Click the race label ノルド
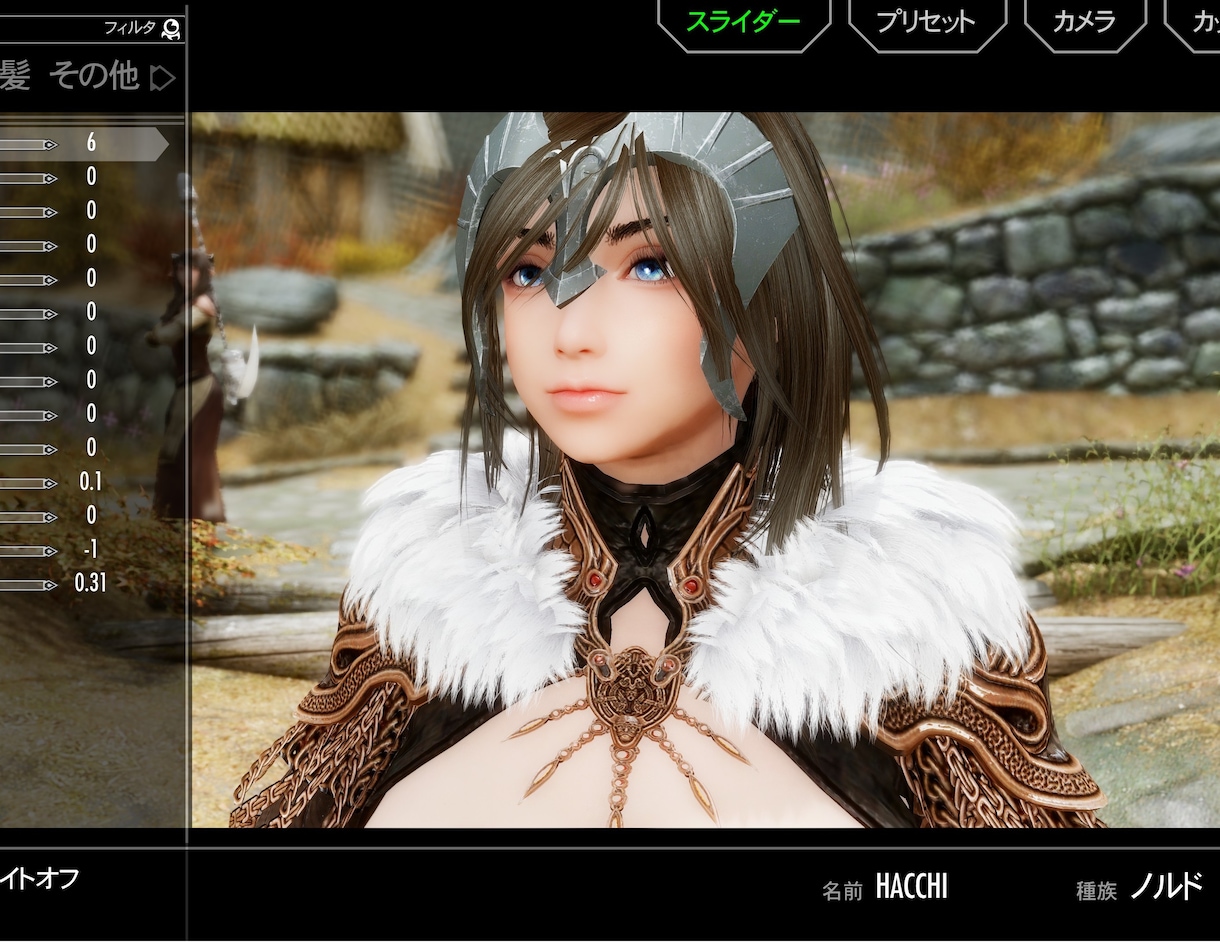The height and width of the screenshot is (942, 1220). coord(1166,887)
